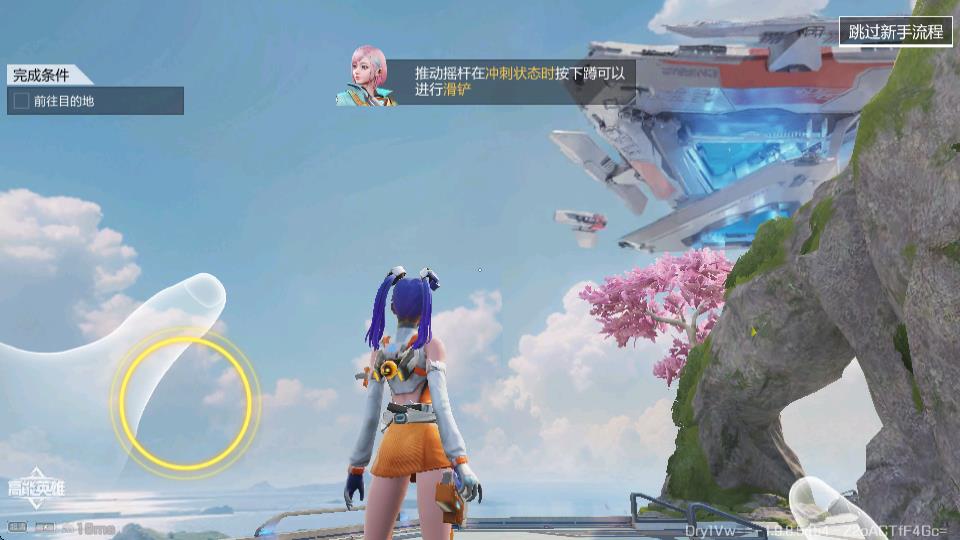Click the 前往目的地 objective row

pyautogui.click(x=95, y=101)
